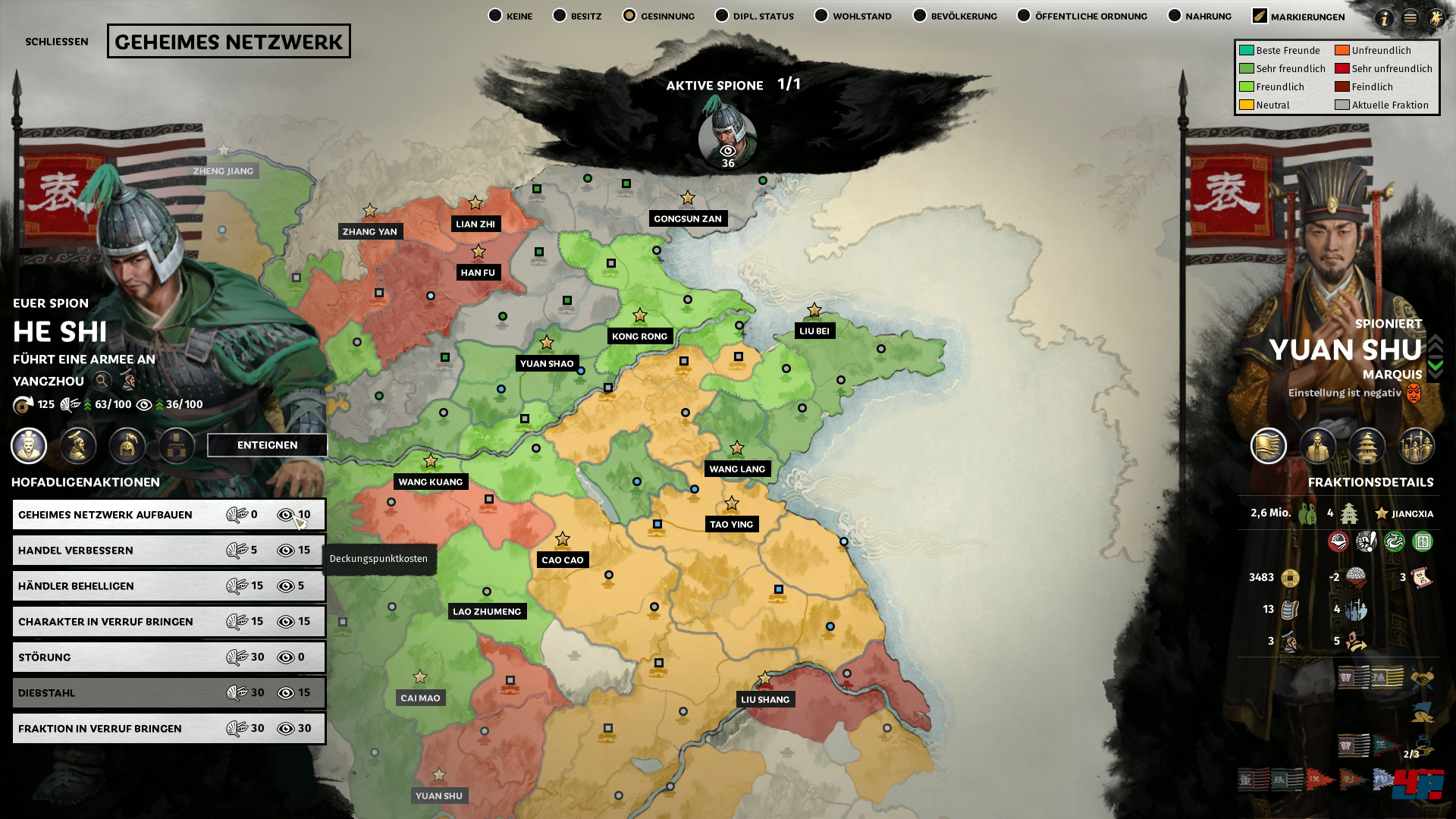This screenshot has height=819, width=1456.
Task: Start the Geheimes Netzwerk Aufbauen action
Action: point(168,514)
